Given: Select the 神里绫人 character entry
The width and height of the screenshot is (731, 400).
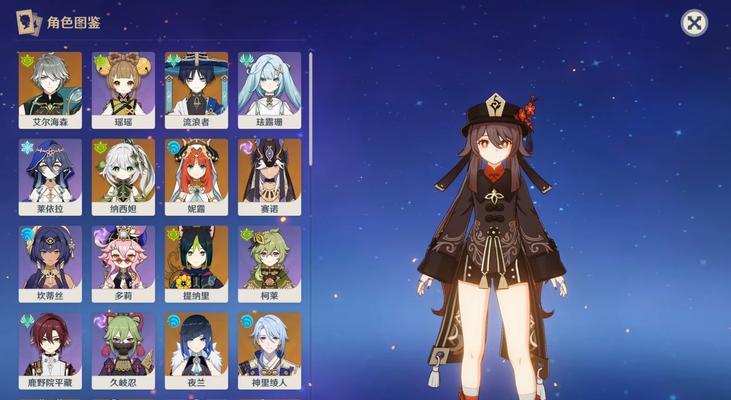Looking at the screenshot, I should pos(269,348).
